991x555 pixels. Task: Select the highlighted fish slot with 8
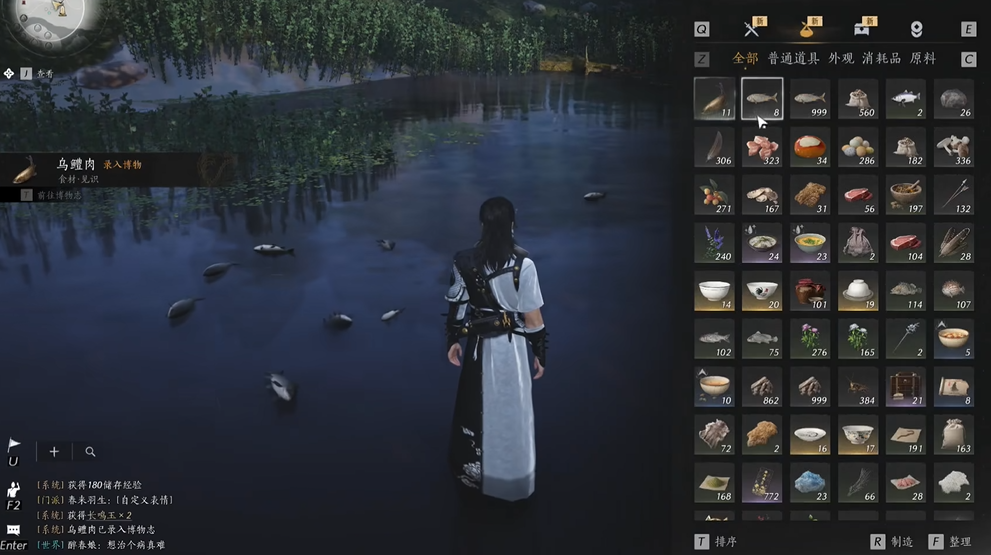(x=762, y=99)
